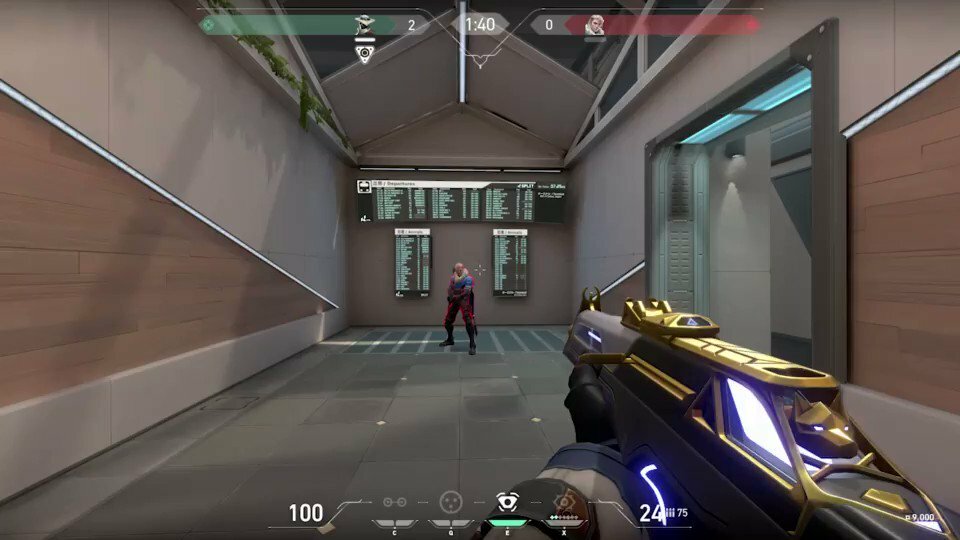Screen dimensions: 960x540
Task: Select the camera icon beneath Cypher's portrait
Action: click(x=365, y=52)
